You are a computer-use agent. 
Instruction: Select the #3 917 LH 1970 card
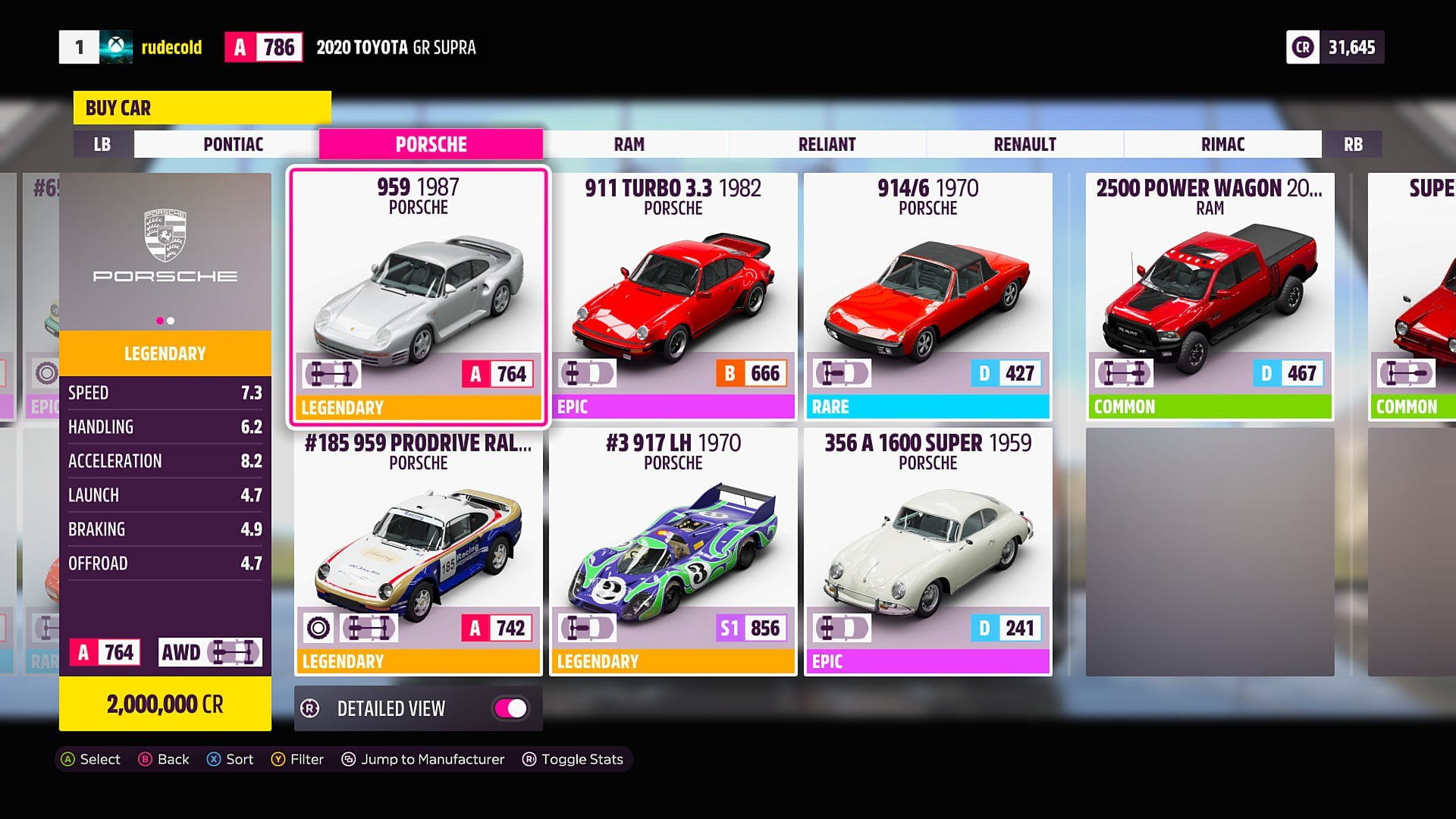click(x=673, y=551)
